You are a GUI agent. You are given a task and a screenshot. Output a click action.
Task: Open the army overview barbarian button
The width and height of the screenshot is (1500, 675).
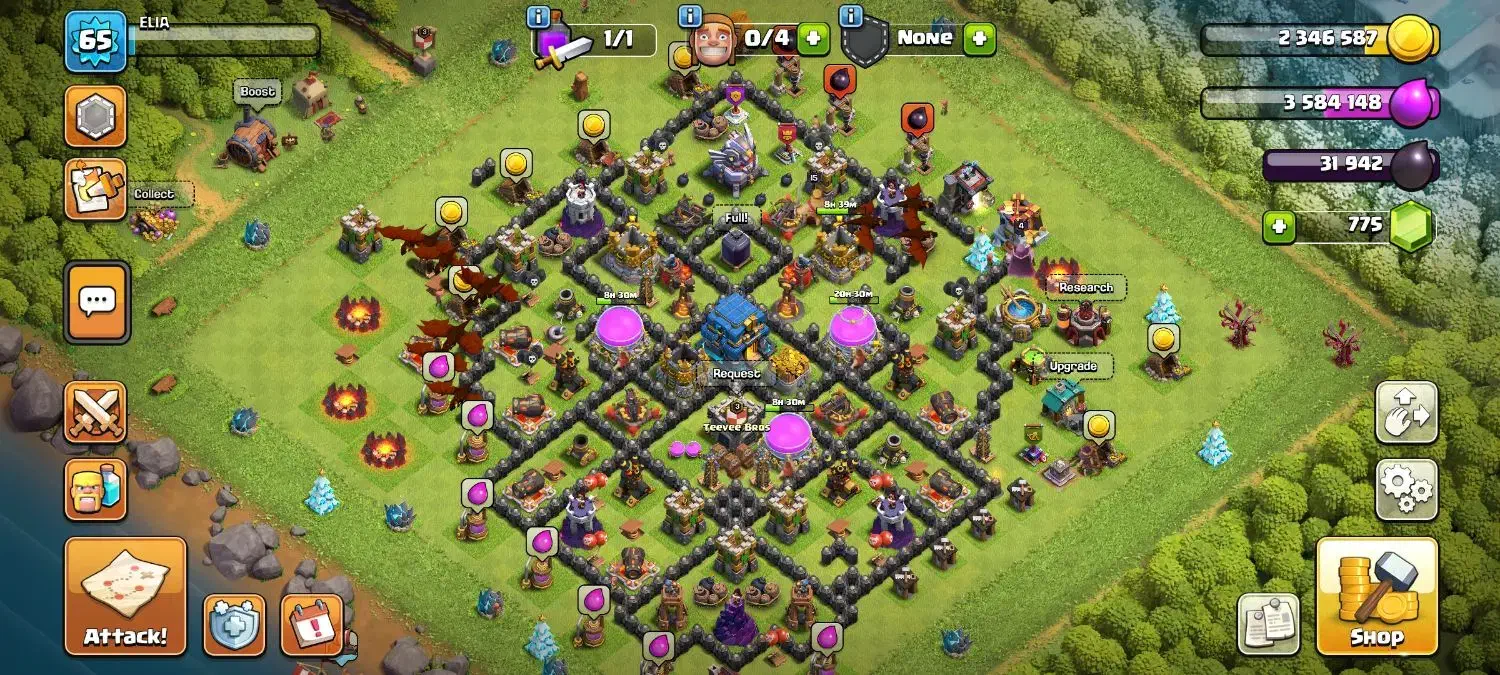tap(96, 489)
